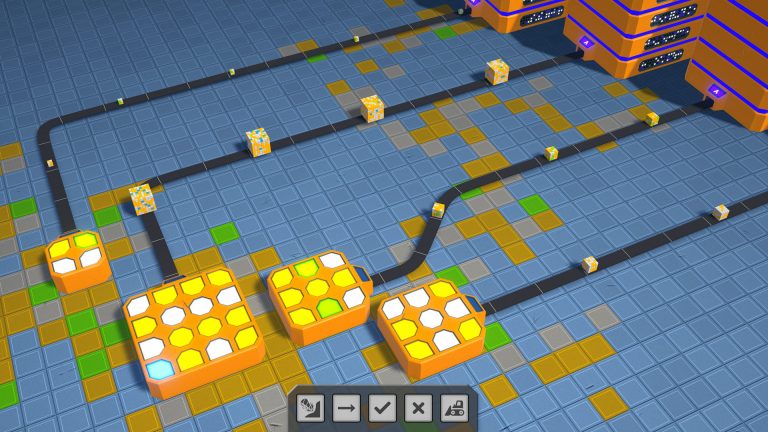Cancel with the X button
Viewport: 768px width, 432px height.
(x=418, y=408)
